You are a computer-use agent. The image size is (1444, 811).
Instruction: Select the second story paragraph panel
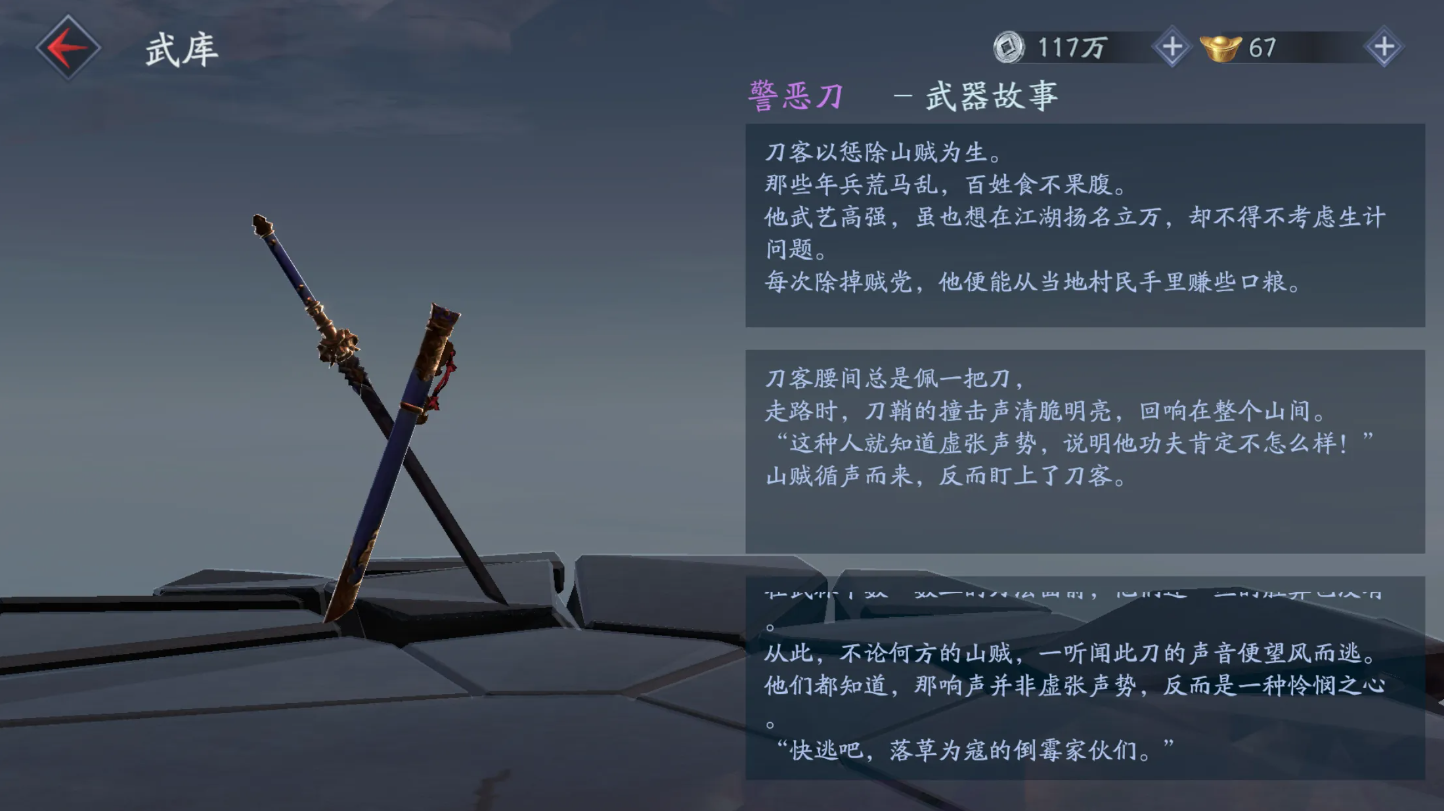pos(1083,450)
